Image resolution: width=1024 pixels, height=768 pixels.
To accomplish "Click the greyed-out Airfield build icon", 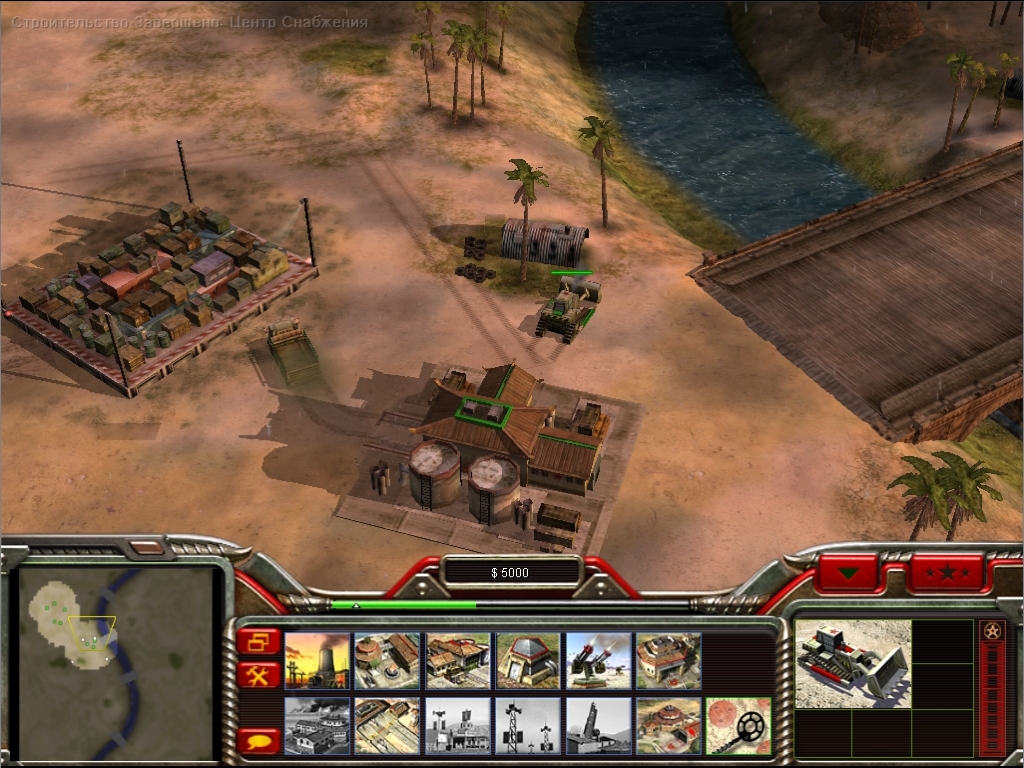I will 317,725.
